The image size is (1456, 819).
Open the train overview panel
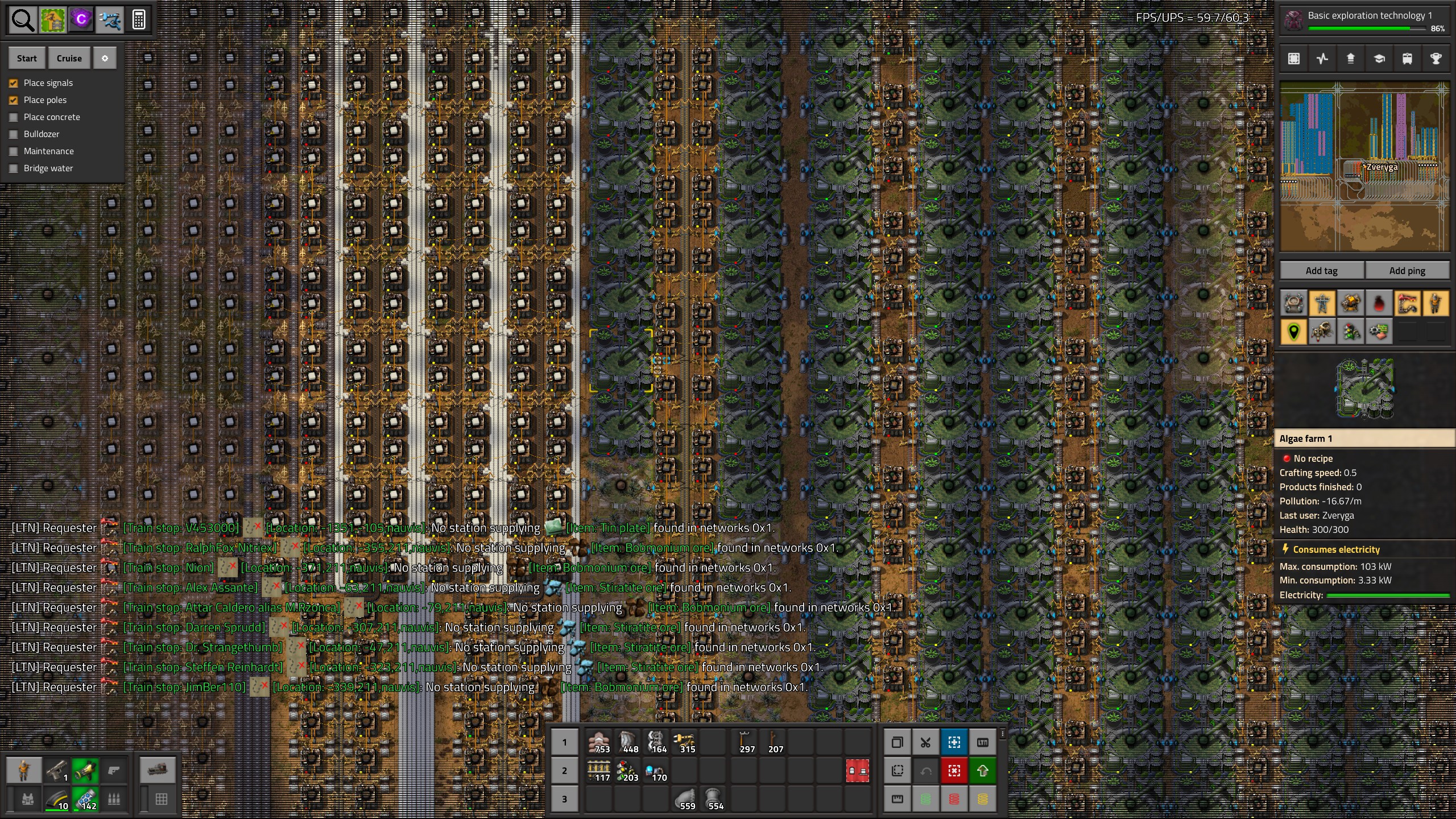(x=1407, y=59)
